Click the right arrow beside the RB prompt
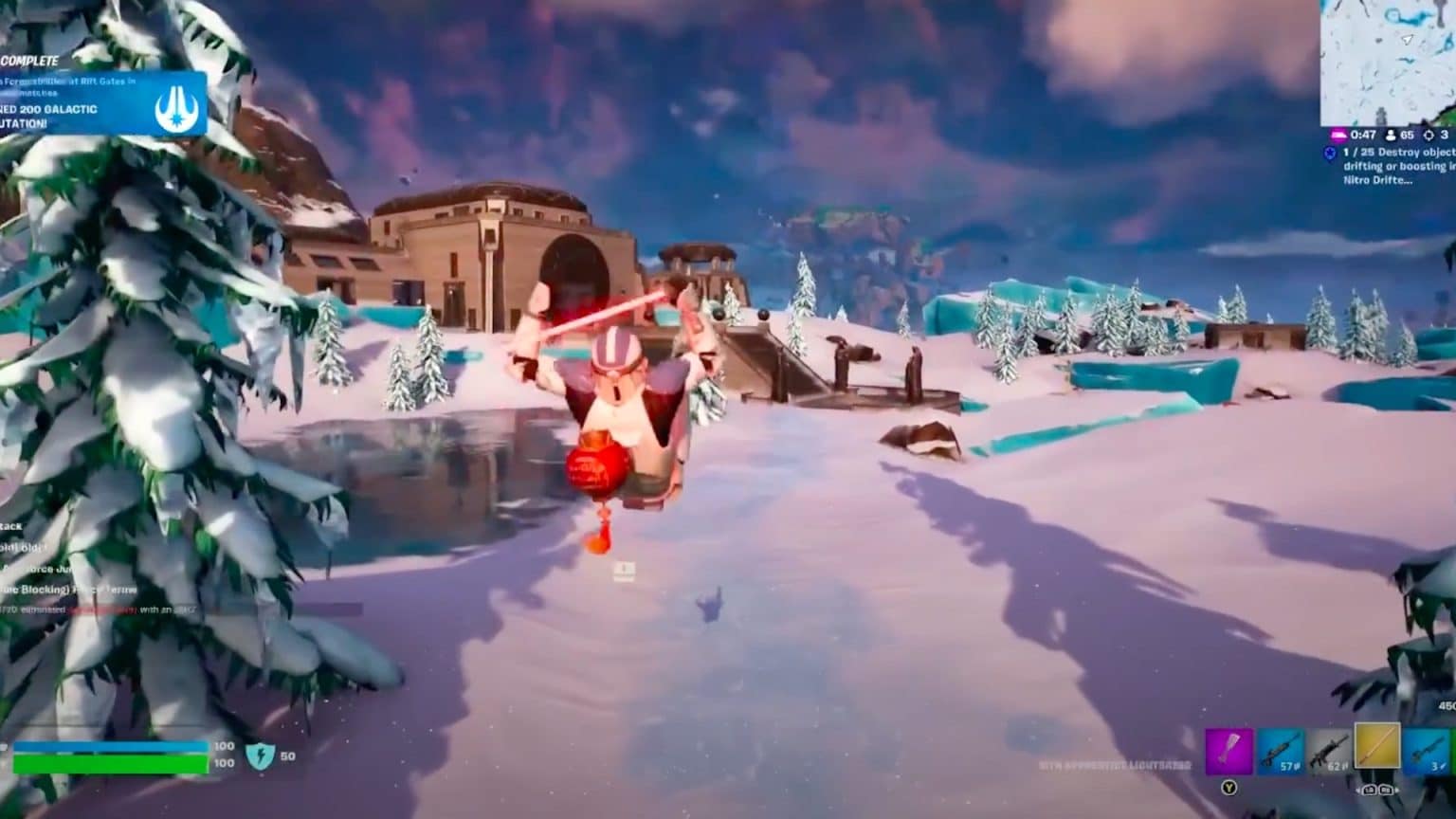 (1397, 791)
